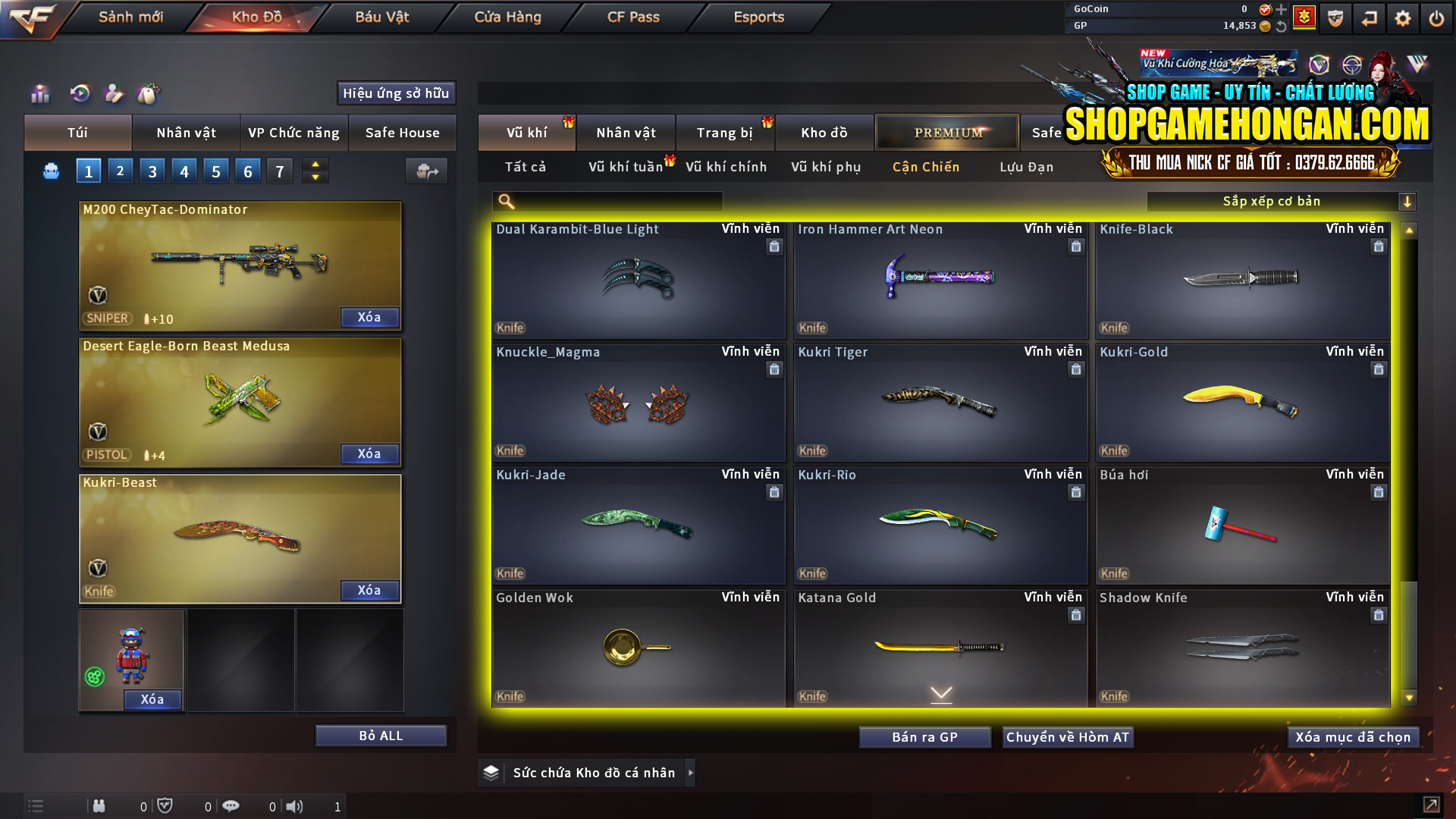Mark Kukri-Gold for deletion with trash icon

1379,369
